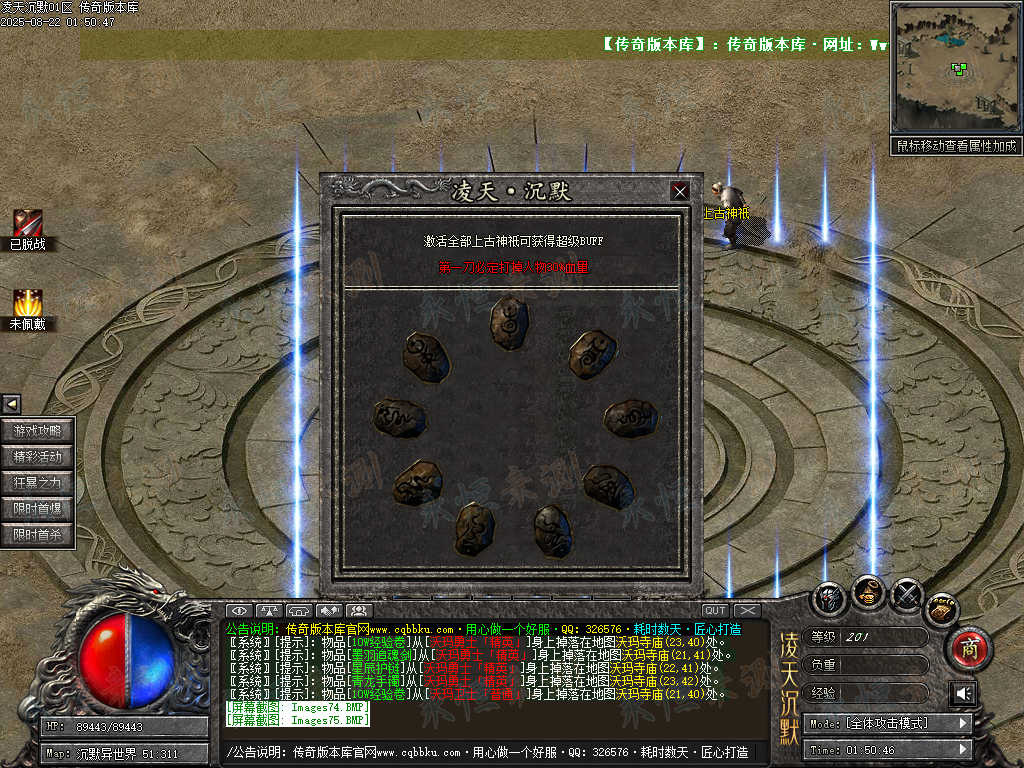This screenshot has width=1024, height=768.
Task: Open the 狂暴之力 berserk power menu
Action: [38, 483]
